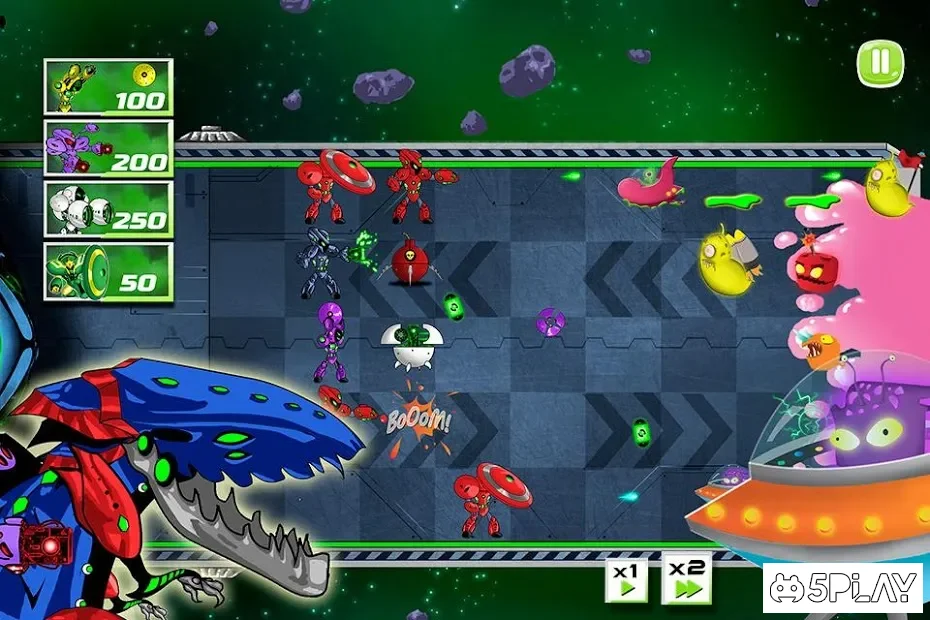The height and width of the screenshot is (620, 930).
Task: Choose the purple alien unit card costing 200
Action: (108, 148)
